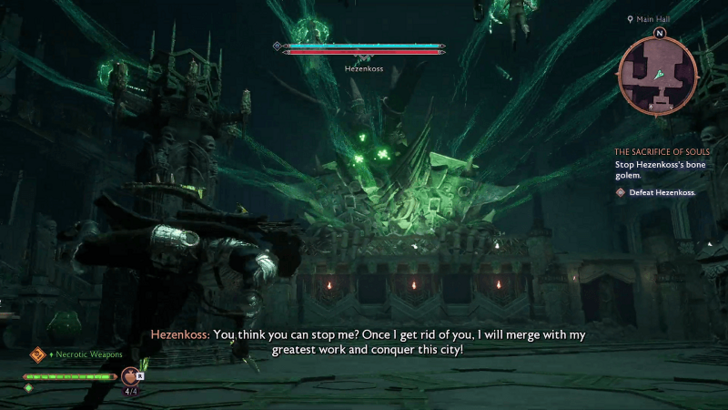Click the green diamond resource icon
Image resolution: width=728 pixels, height=410 pixels.
coord(28,387)
